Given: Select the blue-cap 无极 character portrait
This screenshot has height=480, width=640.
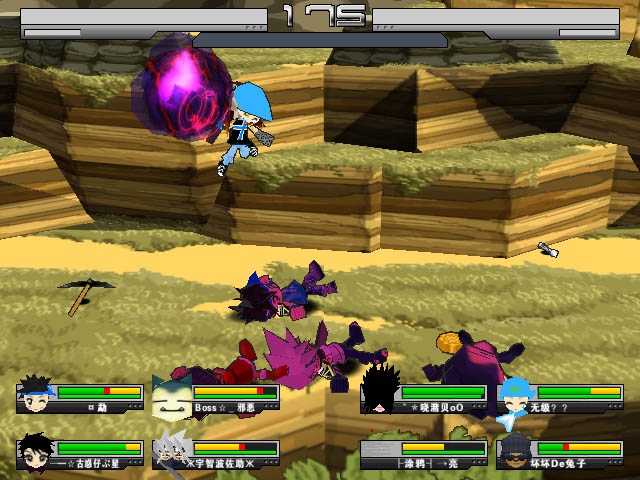Looking at the screenshot, I should [x=516, y=394].
